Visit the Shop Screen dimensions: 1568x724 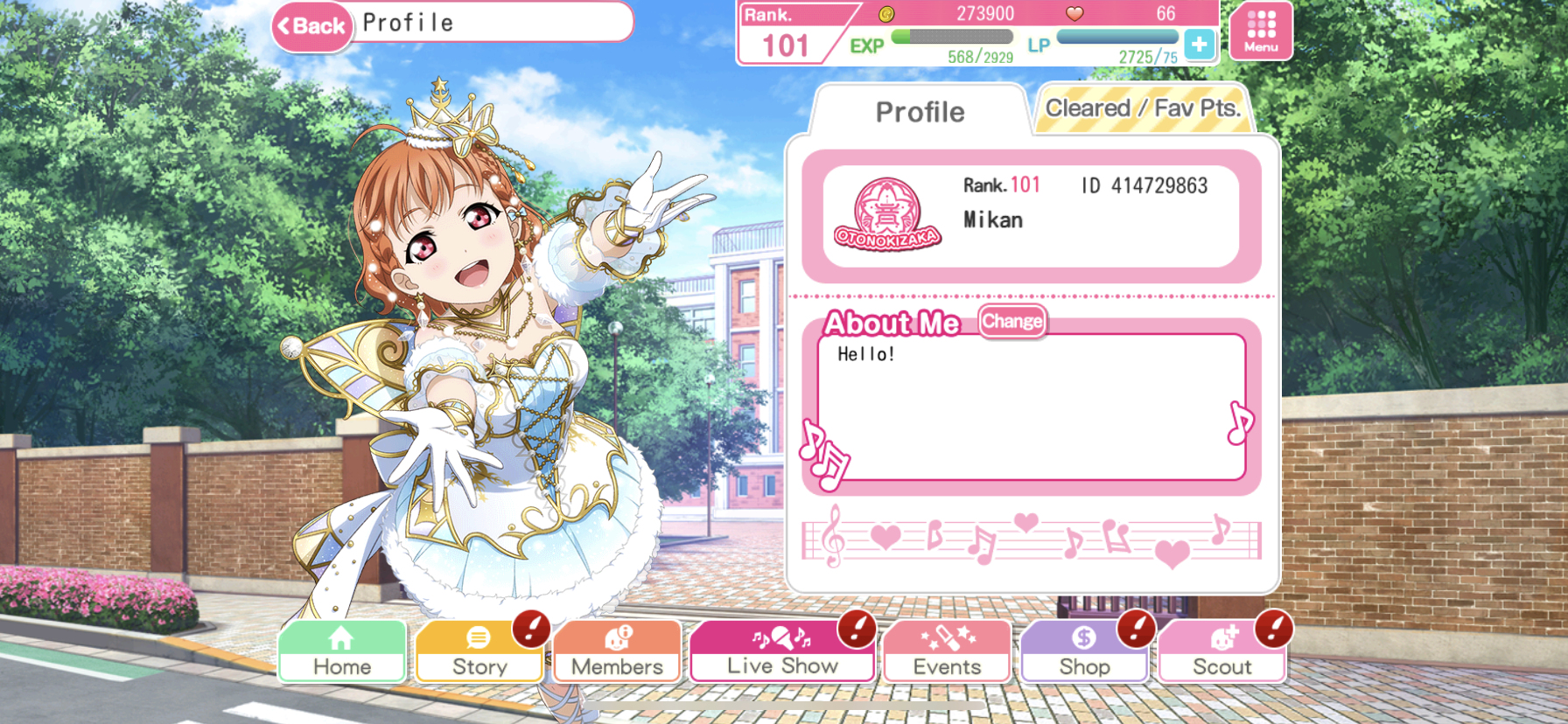[1084, 652]
